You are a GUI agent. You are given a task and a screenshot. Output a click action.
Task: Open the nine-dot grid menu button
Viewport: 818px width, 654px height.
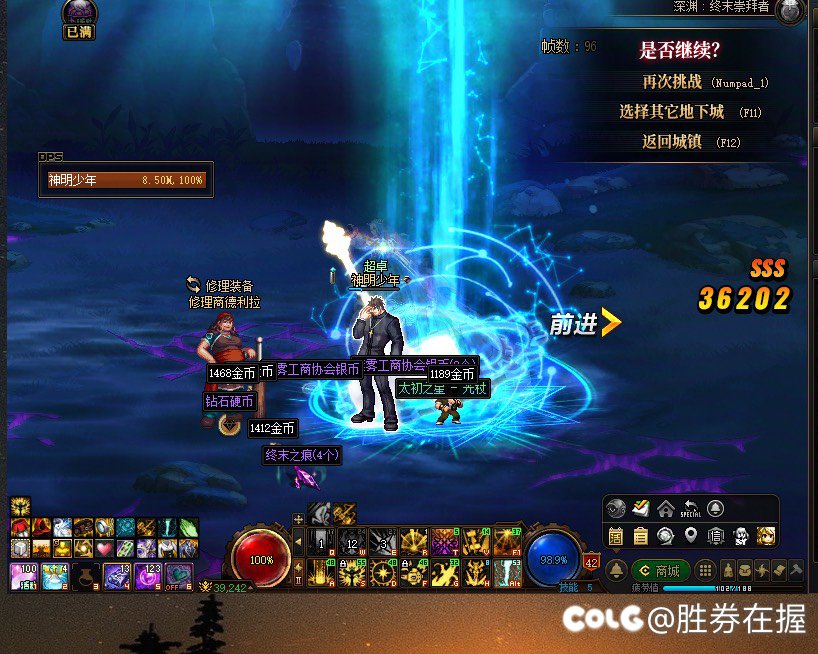tap(705, 570)
